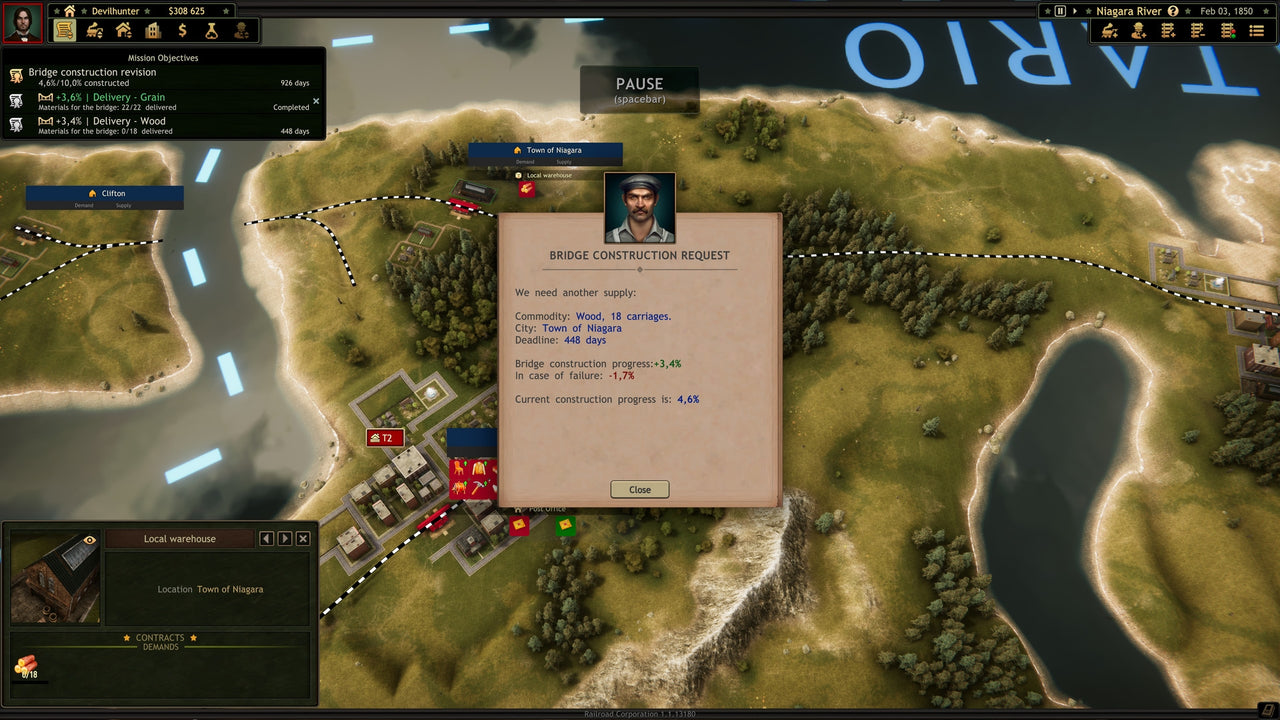The width and height of the screenshot is (1280, 720).
Task: Open the locomotive management panel icon
Action: (93, 30)
